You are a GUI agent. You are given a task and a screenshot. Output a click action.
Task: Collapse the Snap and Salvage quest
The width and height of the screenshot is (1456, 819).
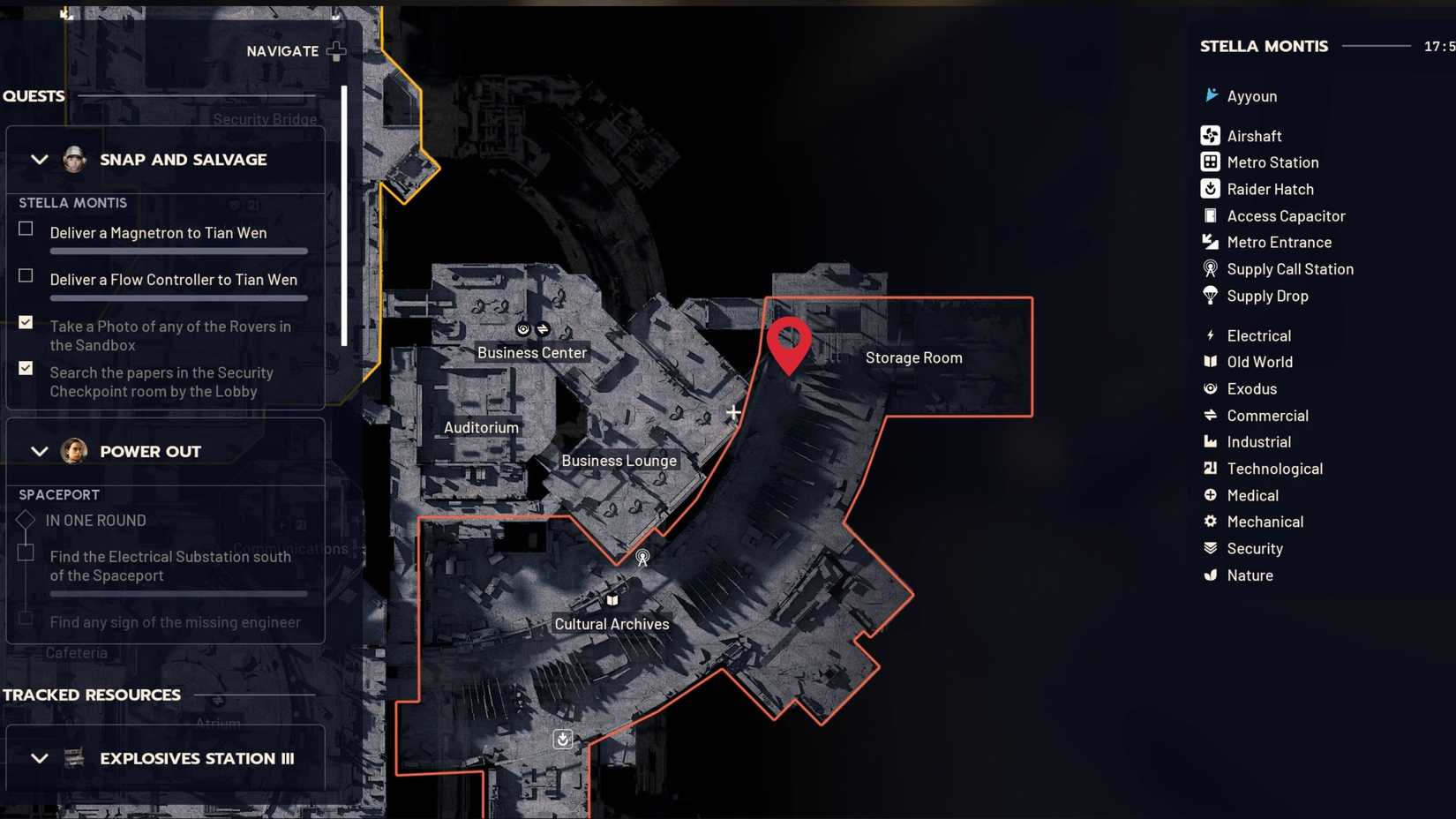pos(39,160)
